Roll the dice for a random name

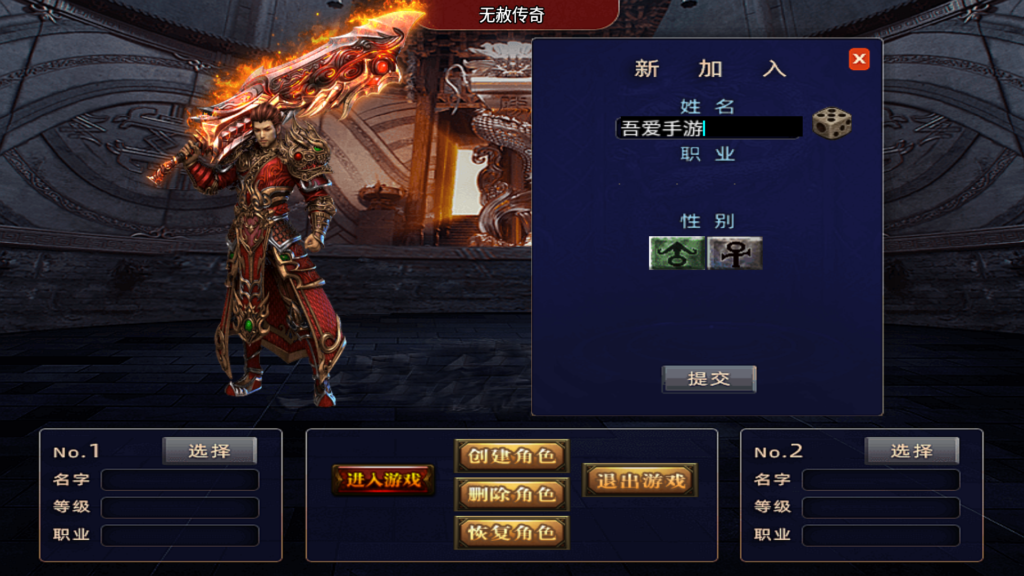point(832,124)
